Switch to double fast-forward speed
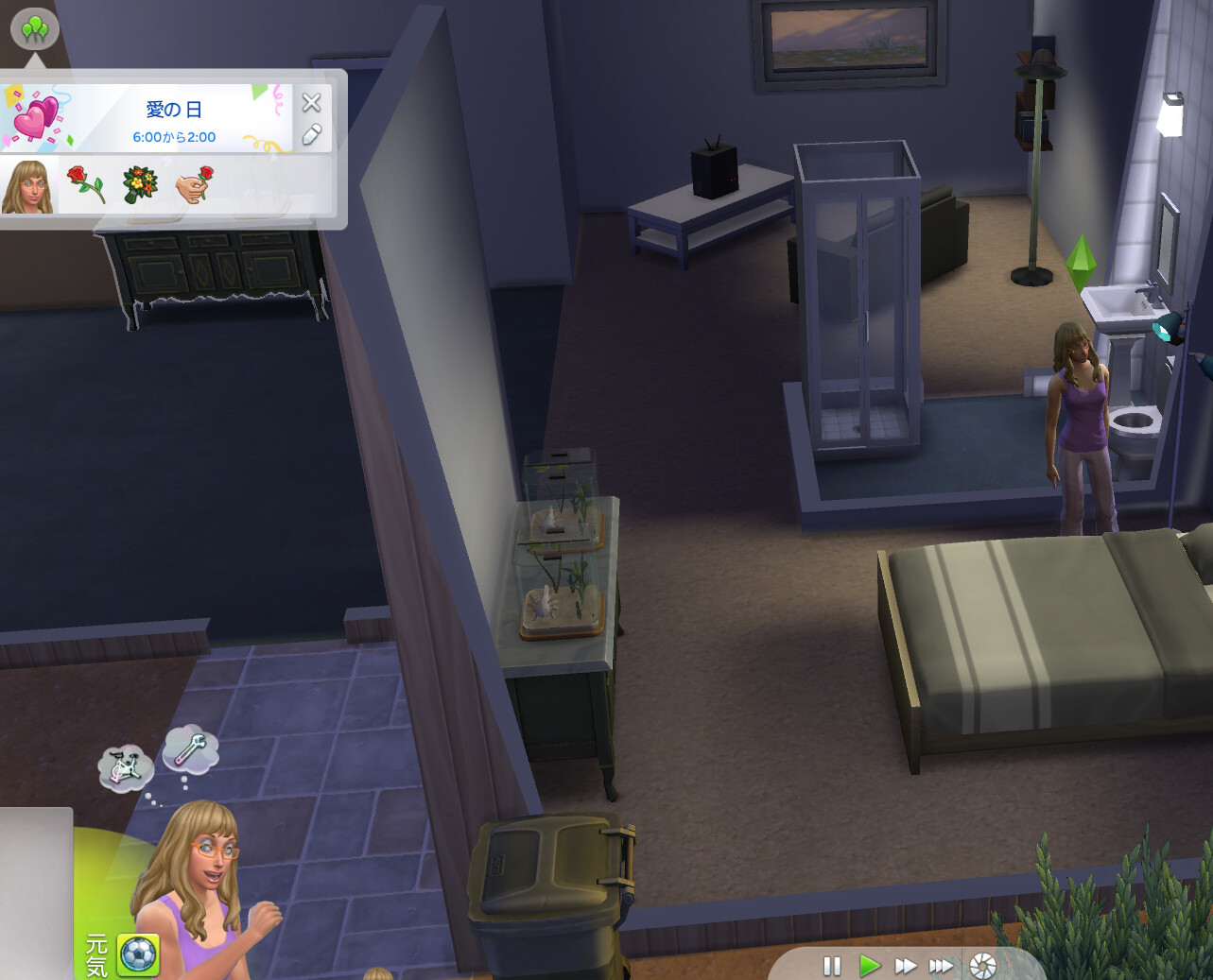This screenshot has height=980, width=1213. (x=905, y=966)
